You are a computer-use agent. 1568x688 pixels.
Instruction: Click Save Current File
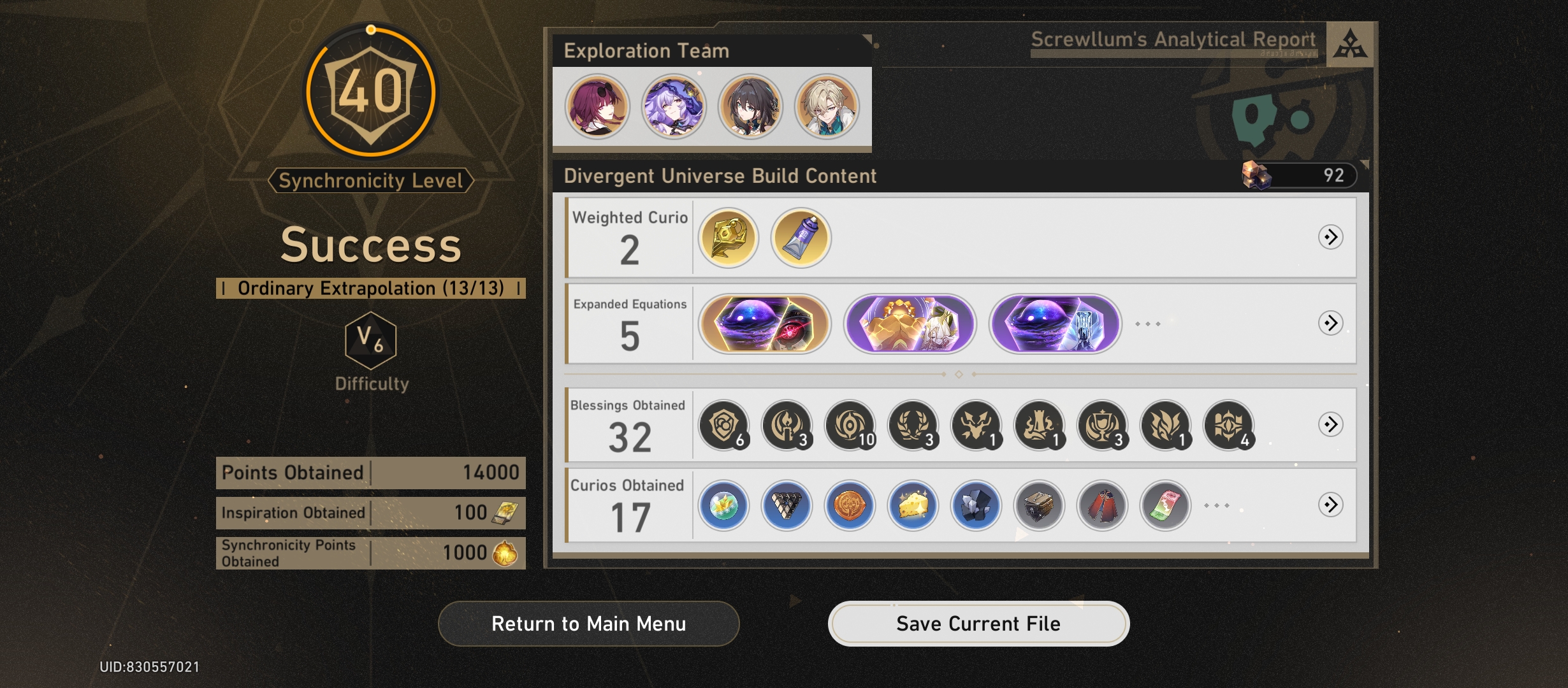click(979, 624)
